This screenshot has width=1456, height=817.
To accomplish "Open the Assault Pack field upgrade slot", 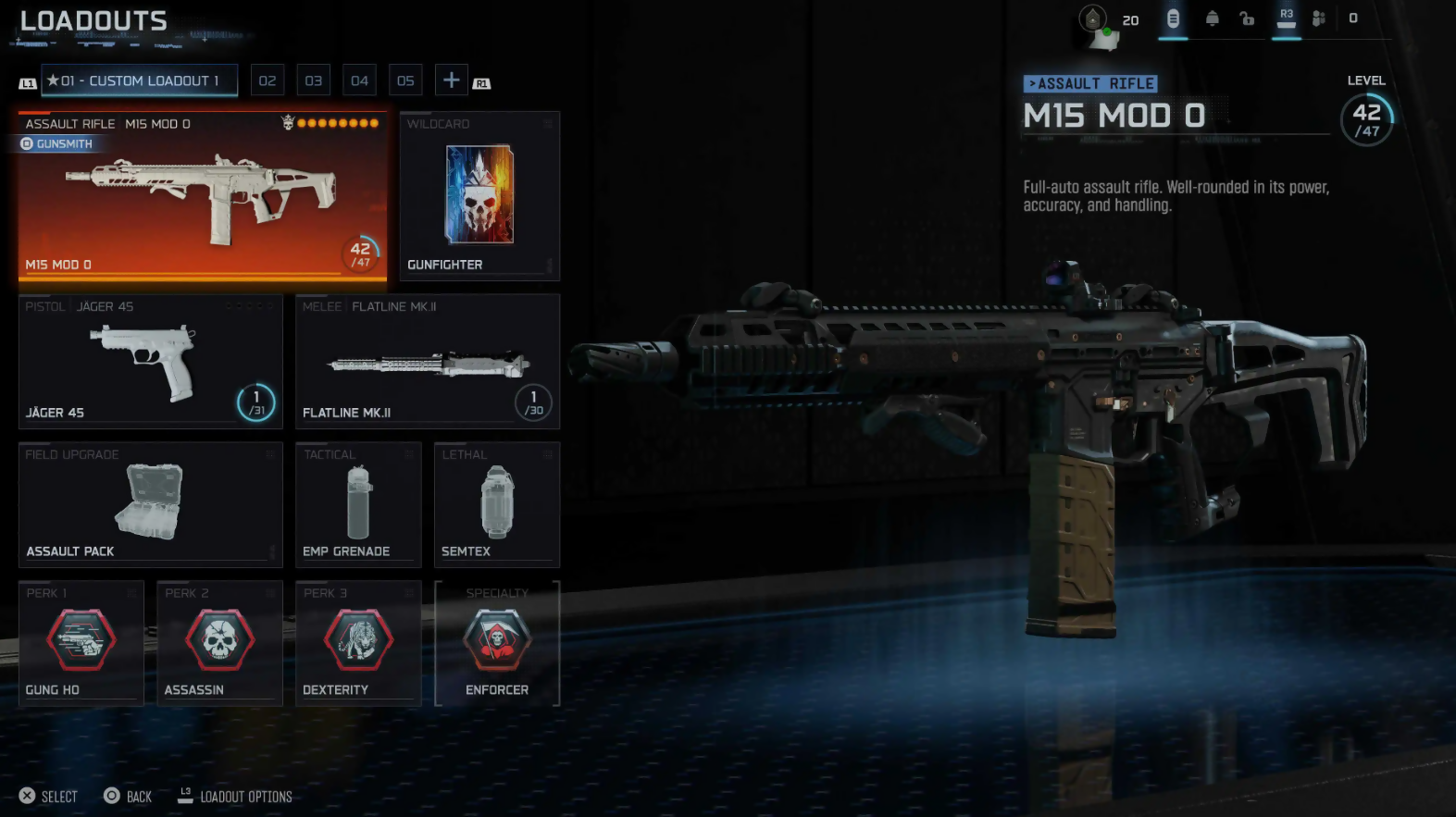I will (150, 505).
